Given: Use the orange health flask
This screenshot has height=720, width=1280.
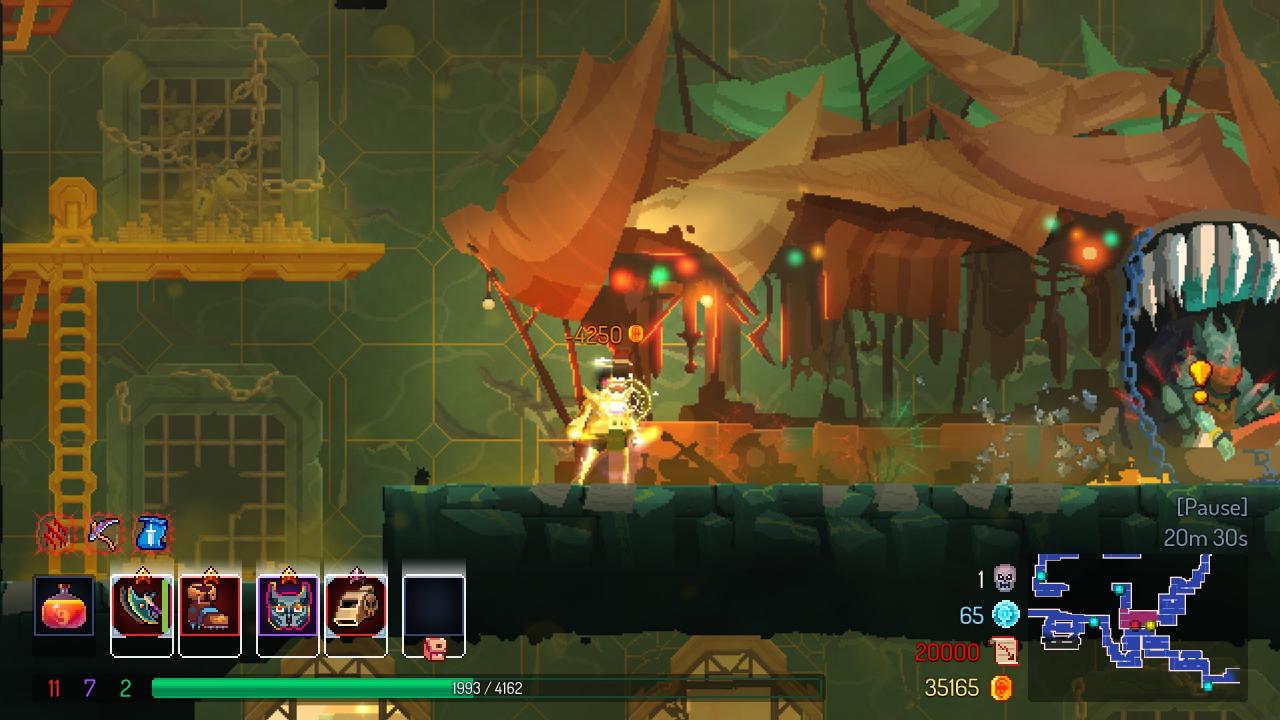Looking at the screenshot, I should tap(64, 606).
